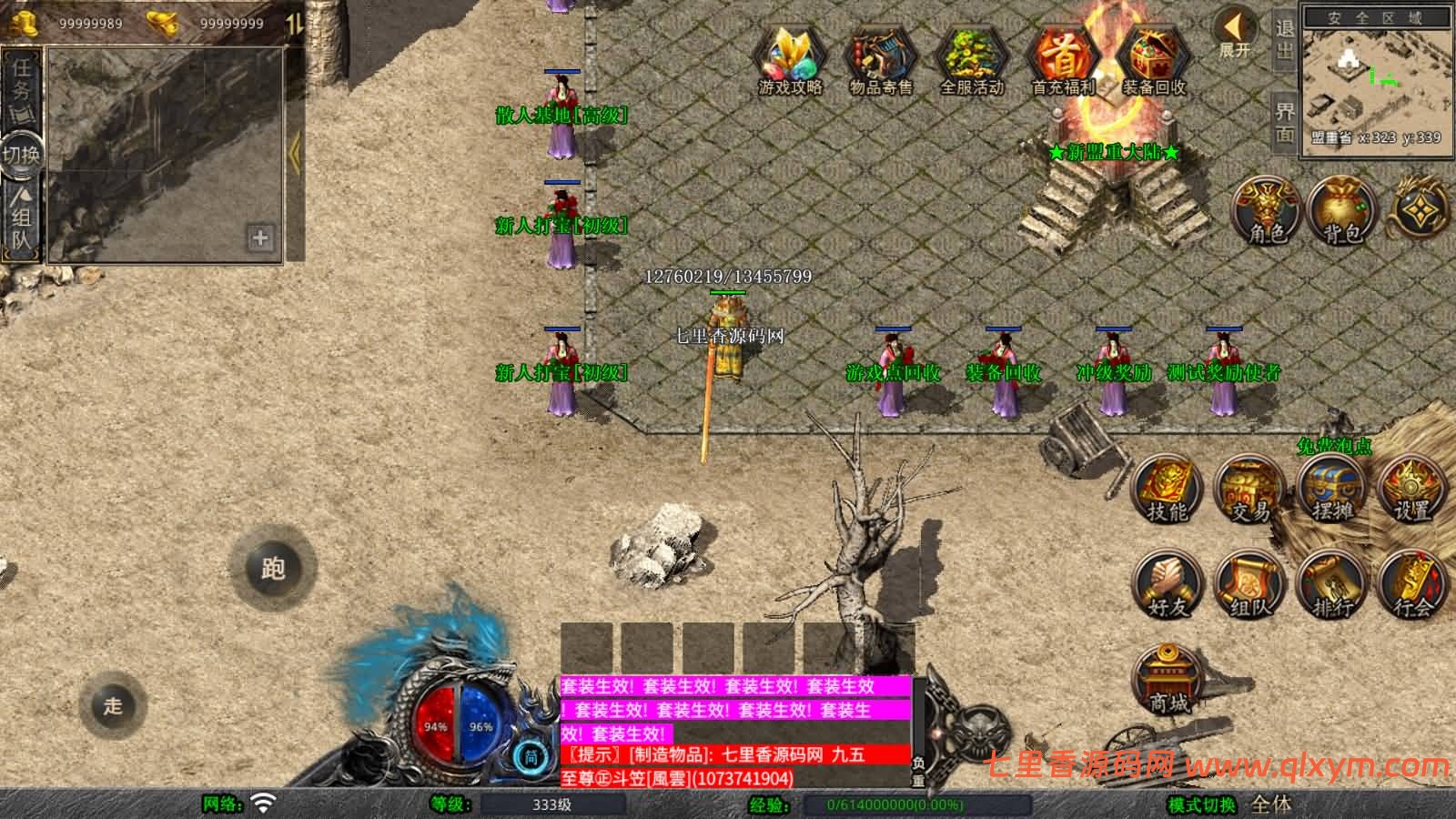Open the minimap
The height and width of the screenshot is (819, 1456).
(x=1376, y=80)
